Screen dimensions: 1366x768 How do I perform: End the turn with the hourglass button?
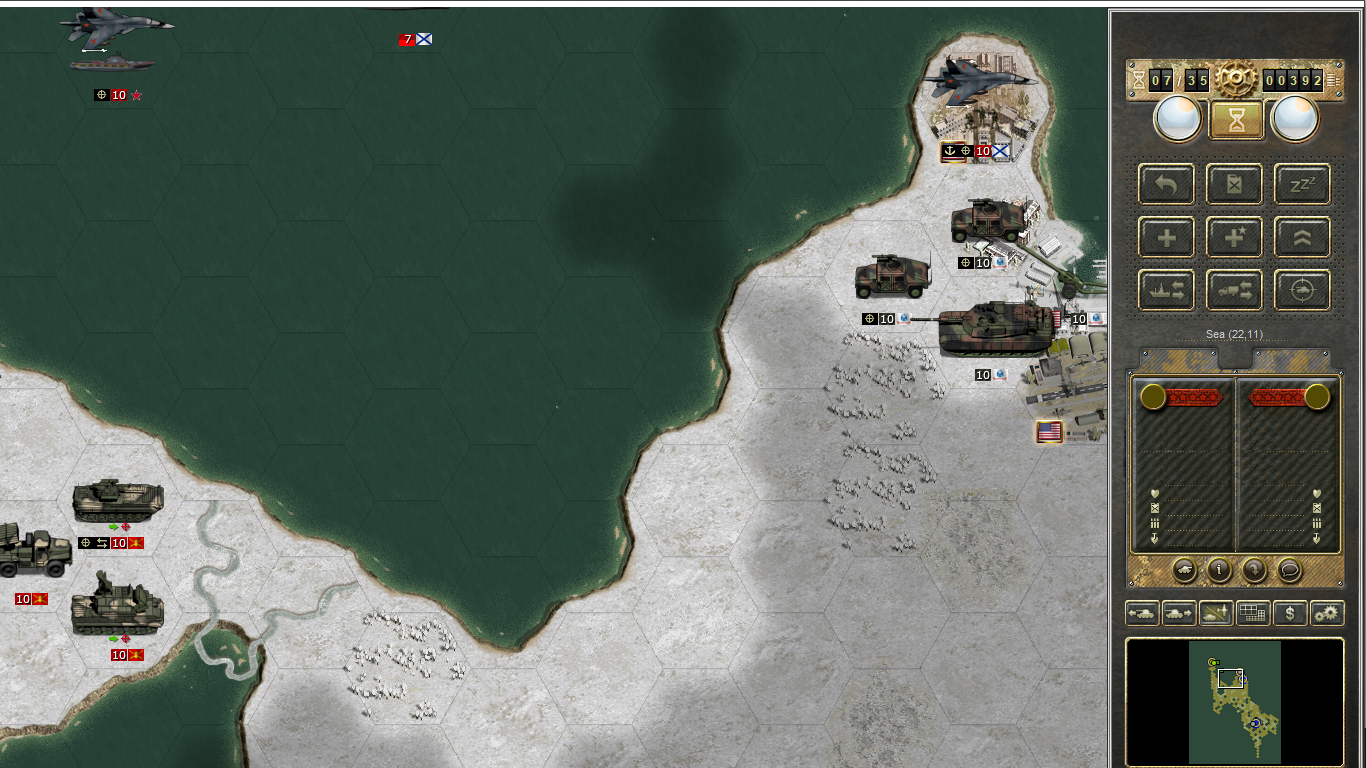[1236, 120]
